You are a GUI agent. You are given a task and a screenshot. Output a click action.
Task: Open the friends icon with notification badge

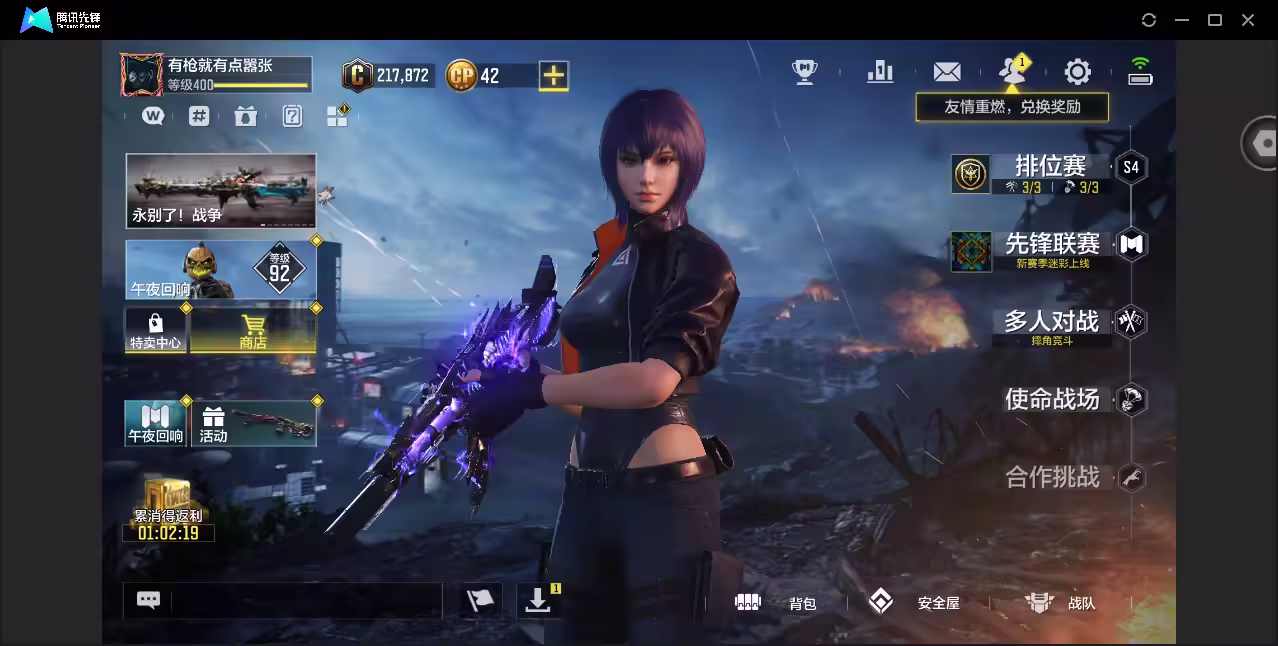tap(1012, 72)
